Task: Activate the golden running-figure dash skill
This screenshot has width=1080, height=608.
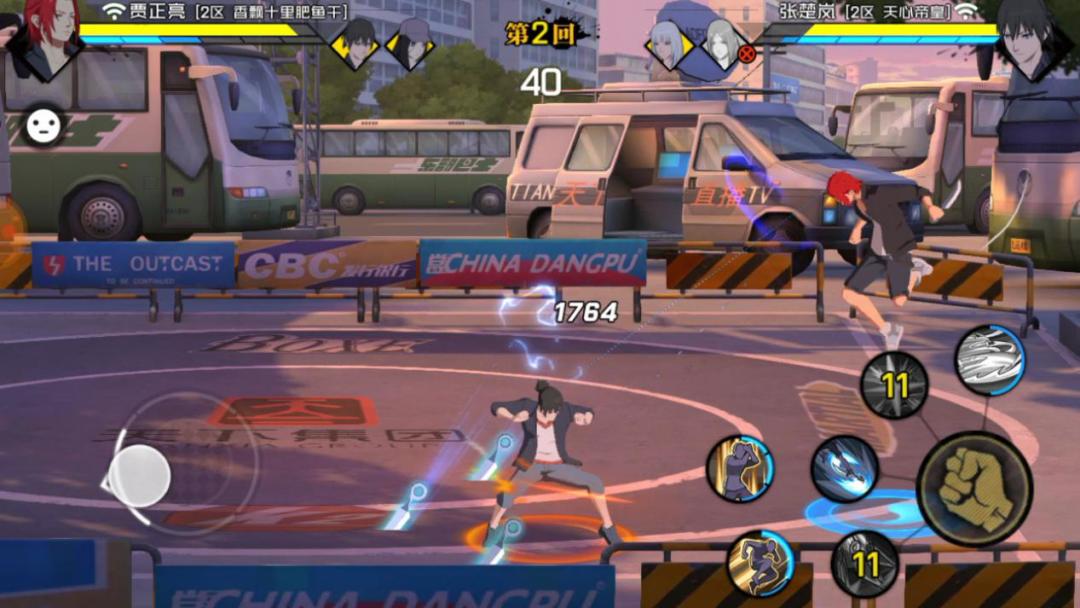Action: [x=760, y=564]
